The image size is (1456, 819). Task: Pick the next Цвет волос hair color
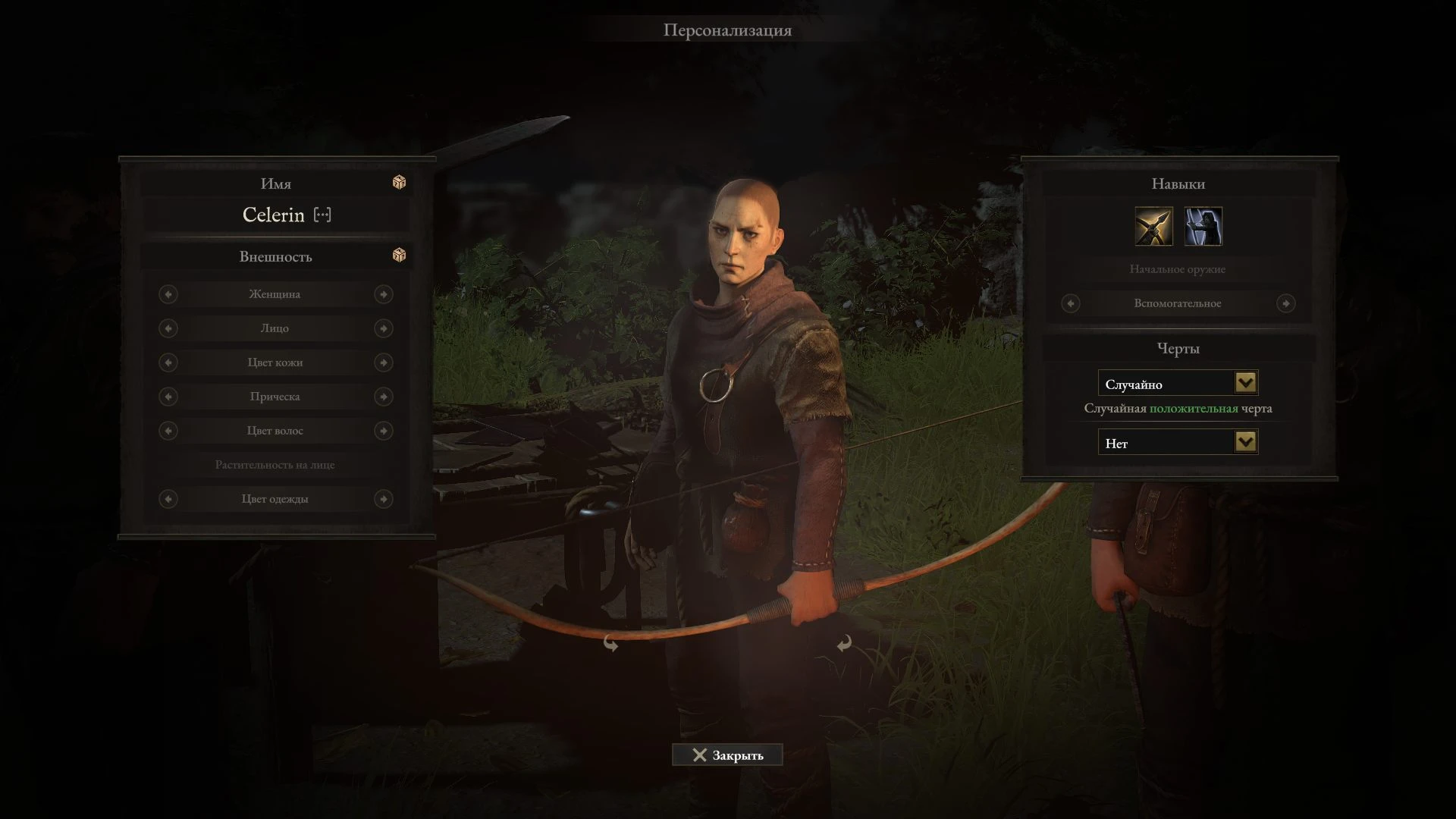pyautogui.click(x=384, y=431)
